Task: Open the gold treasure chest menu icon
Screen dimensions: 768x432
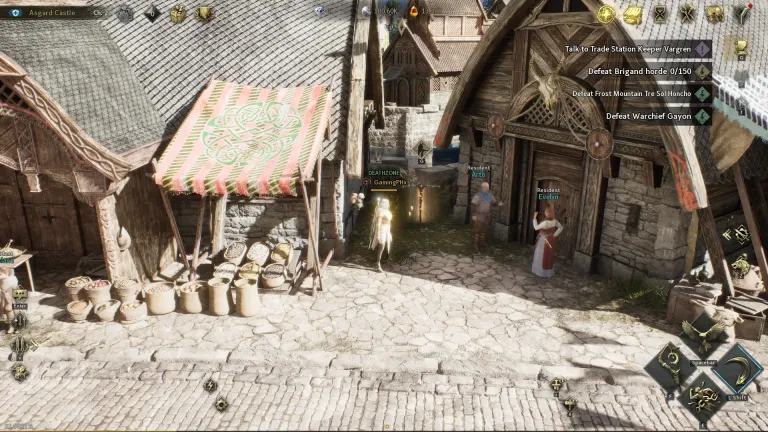Action: pyautogui.click(x=633, y=14)
